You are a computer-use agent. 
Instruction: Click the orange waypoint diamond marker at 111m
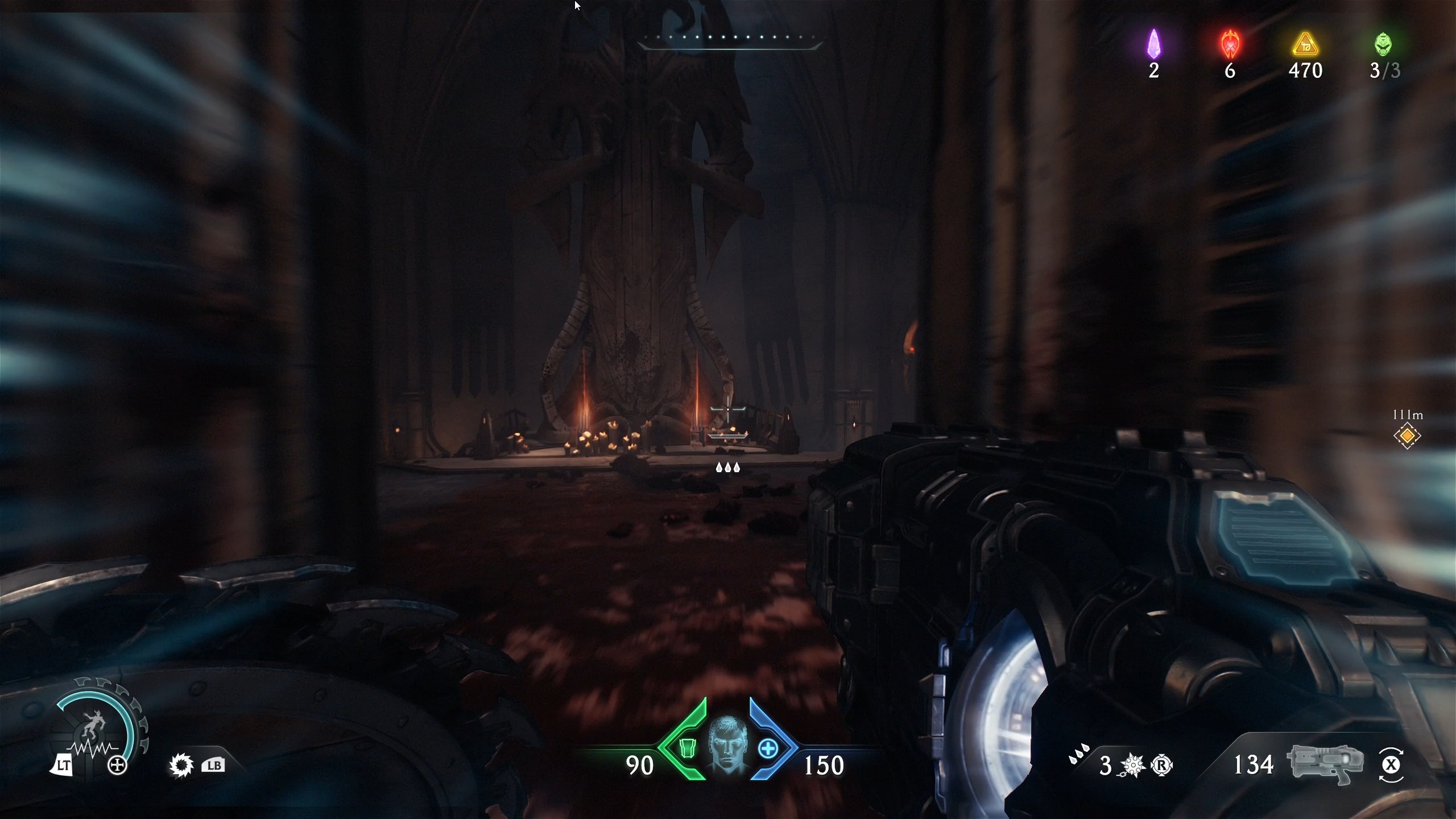point(1408,436)
